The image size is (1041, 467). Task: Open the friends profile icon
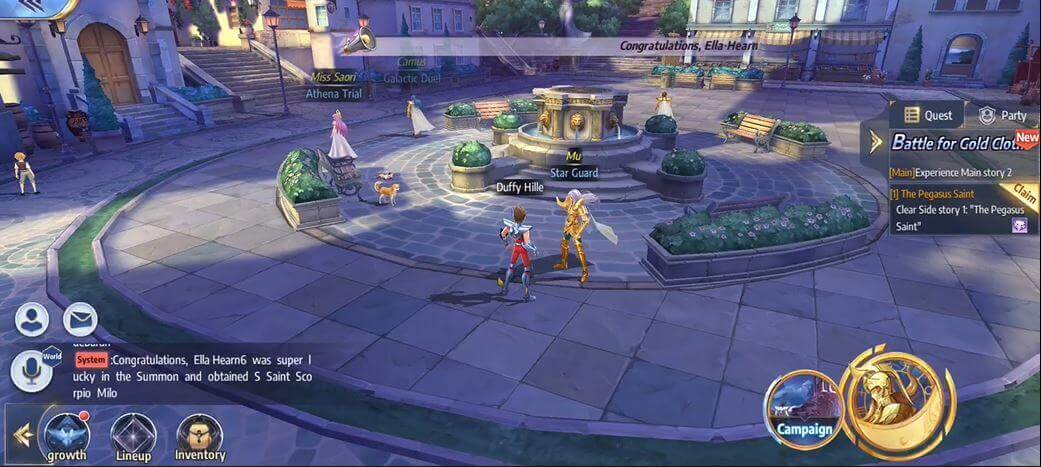[x=32, y=319]
